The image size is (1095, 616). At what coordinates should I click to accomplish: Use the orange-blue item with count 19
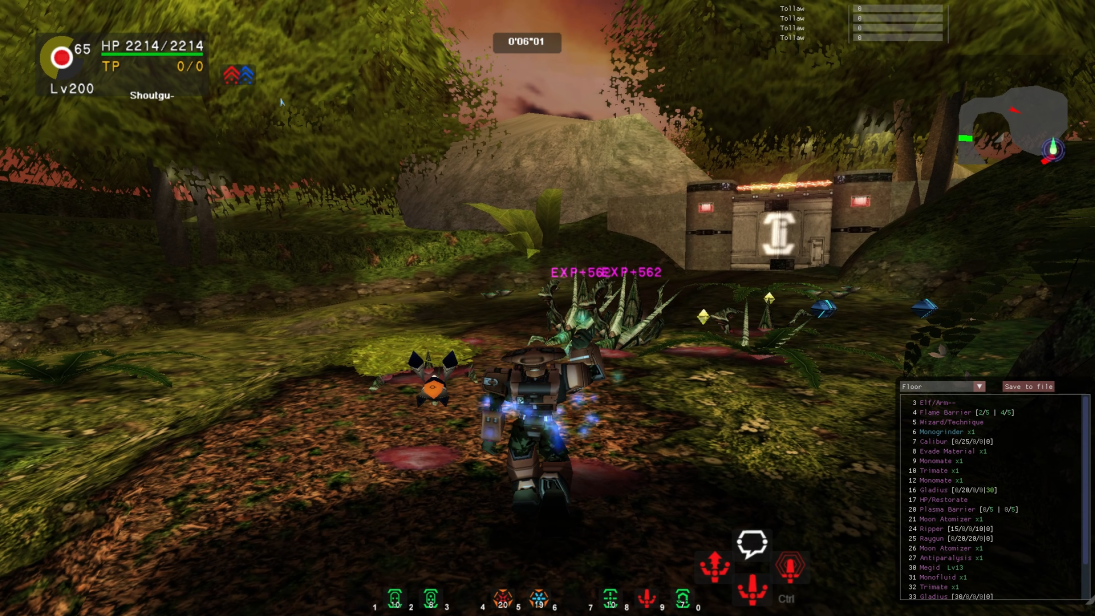tap(538, 599)
